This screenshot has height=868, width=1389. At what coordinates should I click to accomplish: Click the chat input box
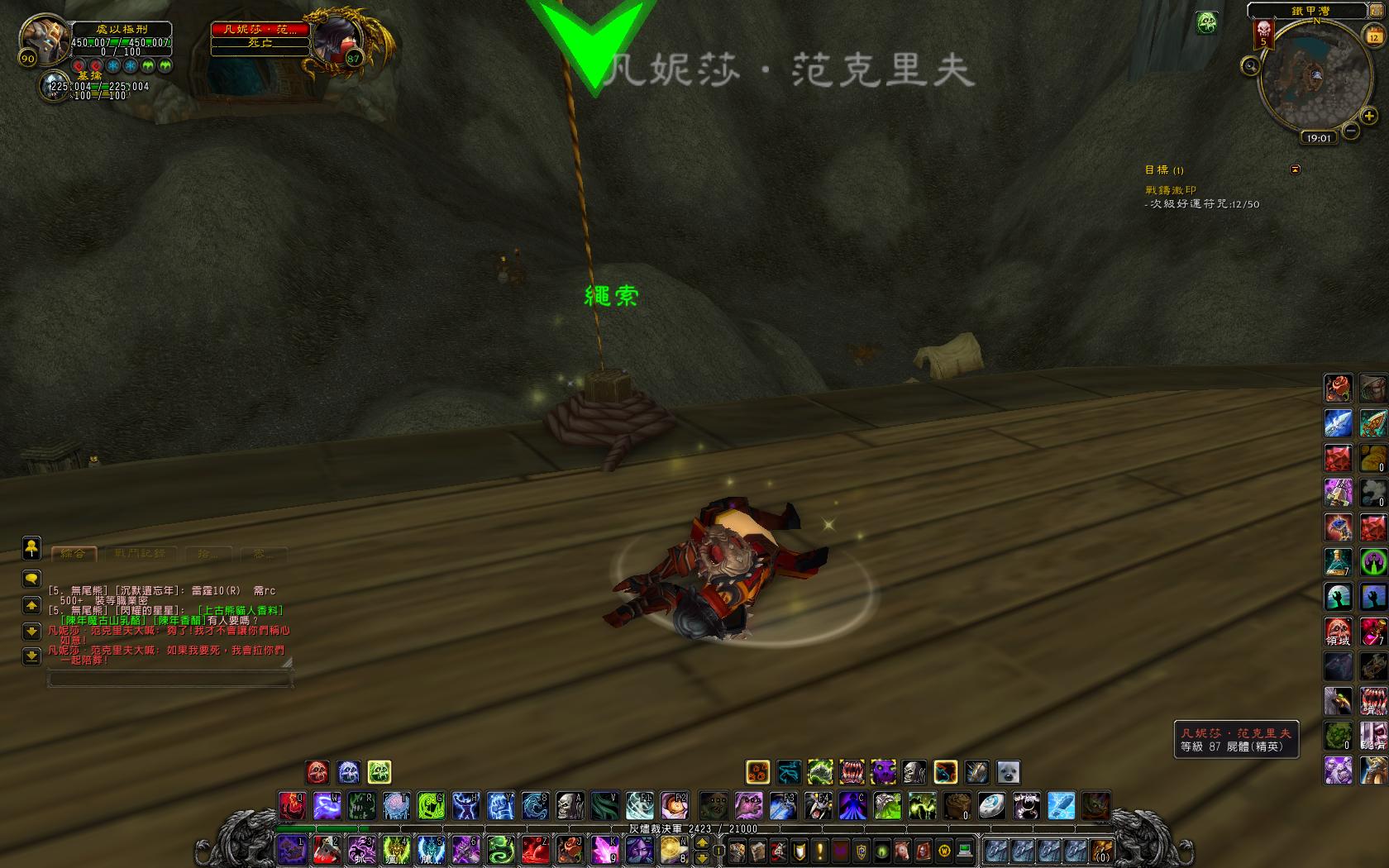click(169, 679)
